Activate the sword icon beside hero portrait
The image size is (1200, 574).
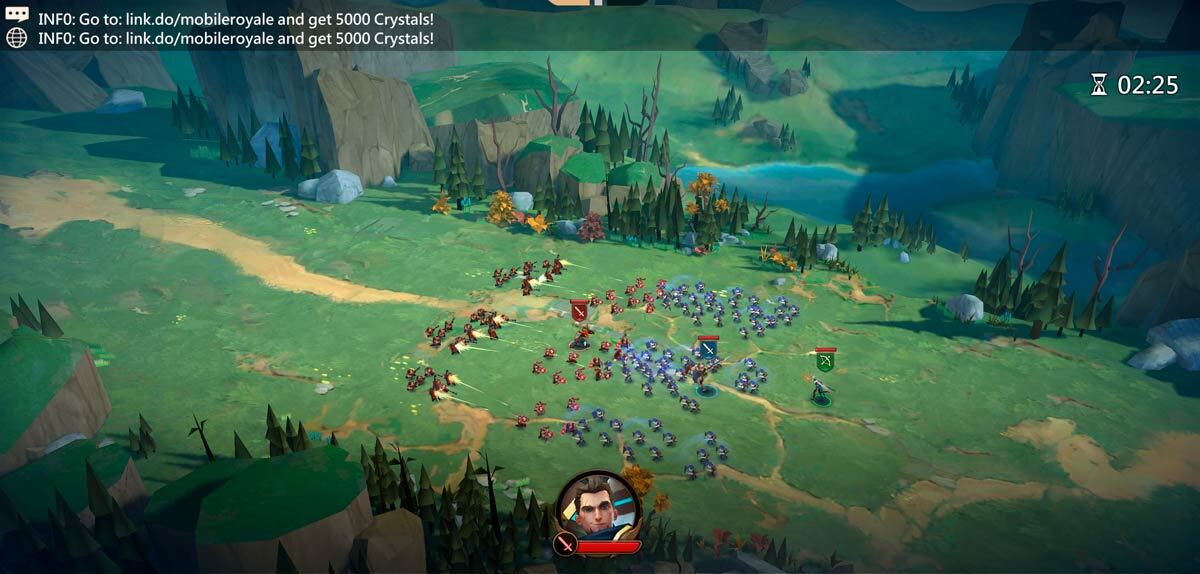[x=565, y=545]
